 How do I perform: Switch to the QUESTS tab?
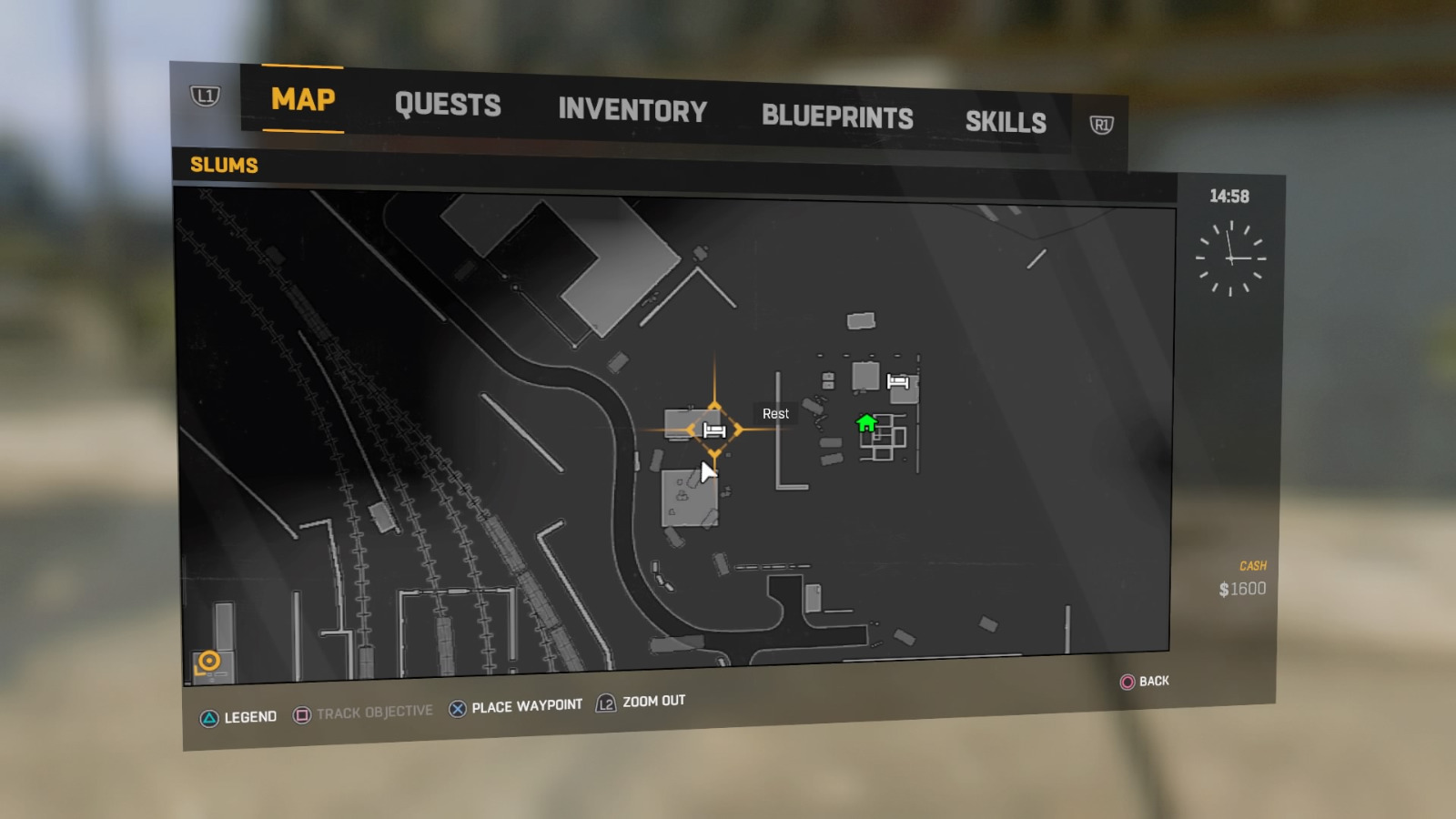[x=448, y=106]
